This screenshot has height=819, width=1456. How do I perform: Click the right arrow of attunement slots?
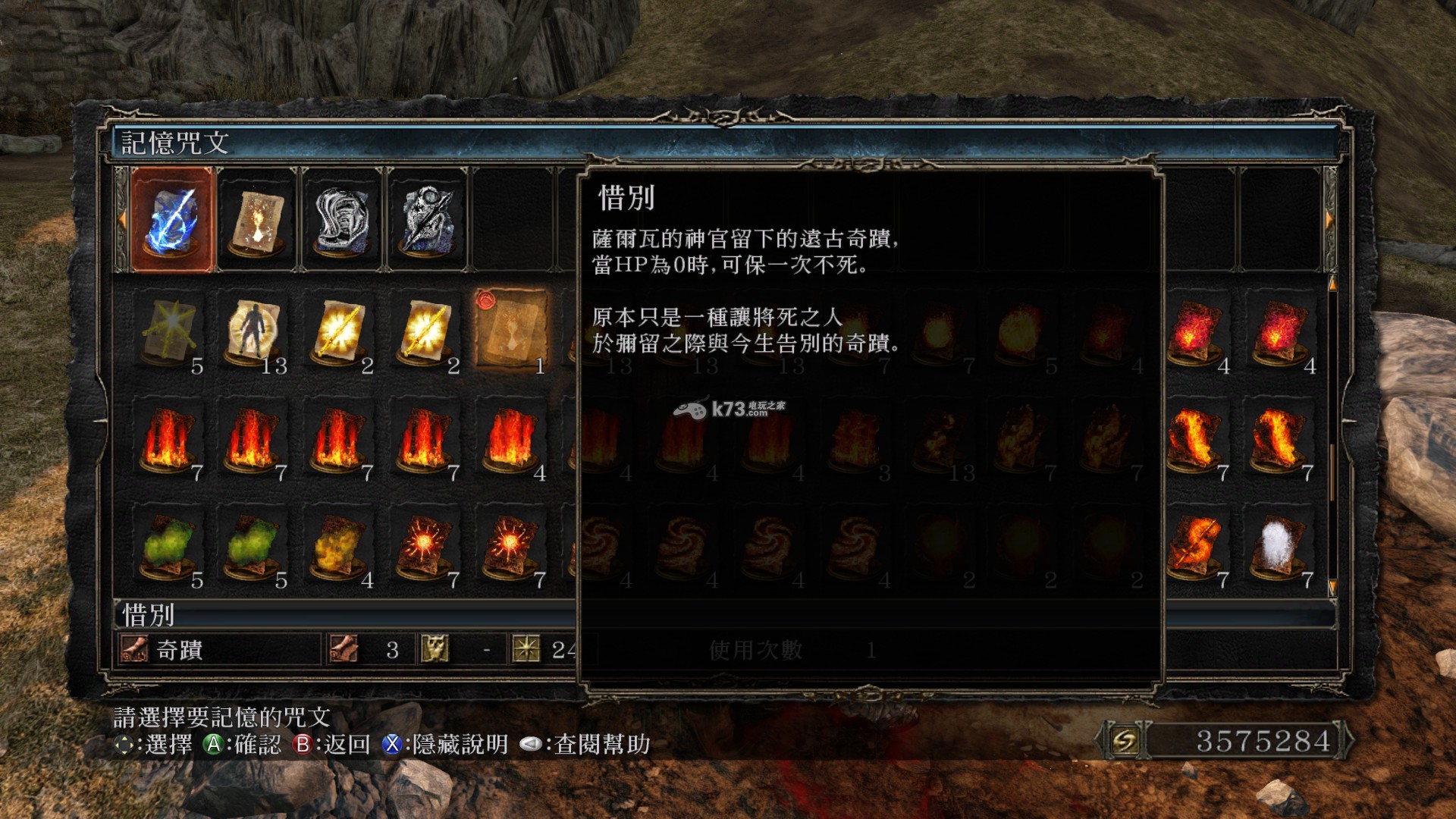pyautogui.click(x=1329, y=219)
